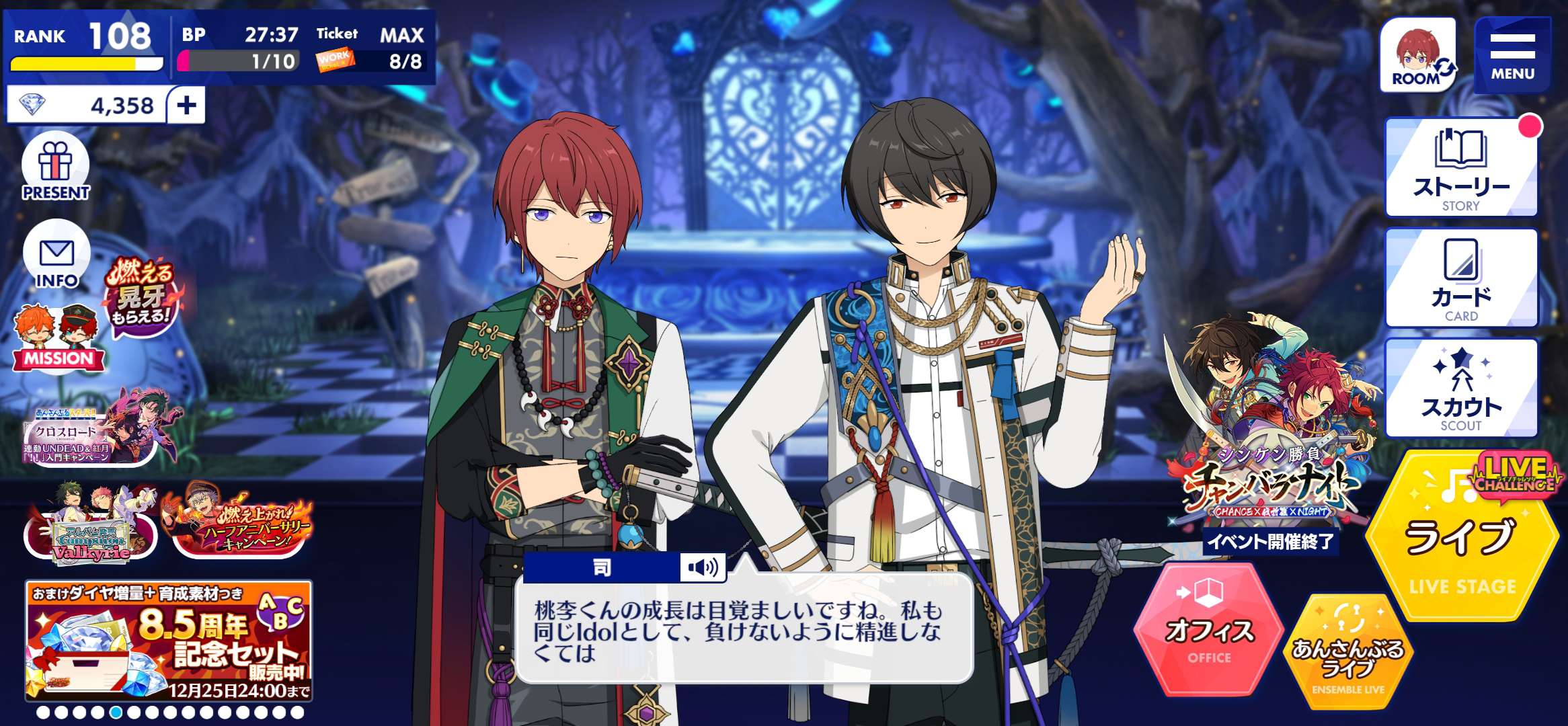Screen dimensions: 1568x726
Task: Open the Story section
Action: [x=1461, y=167]
